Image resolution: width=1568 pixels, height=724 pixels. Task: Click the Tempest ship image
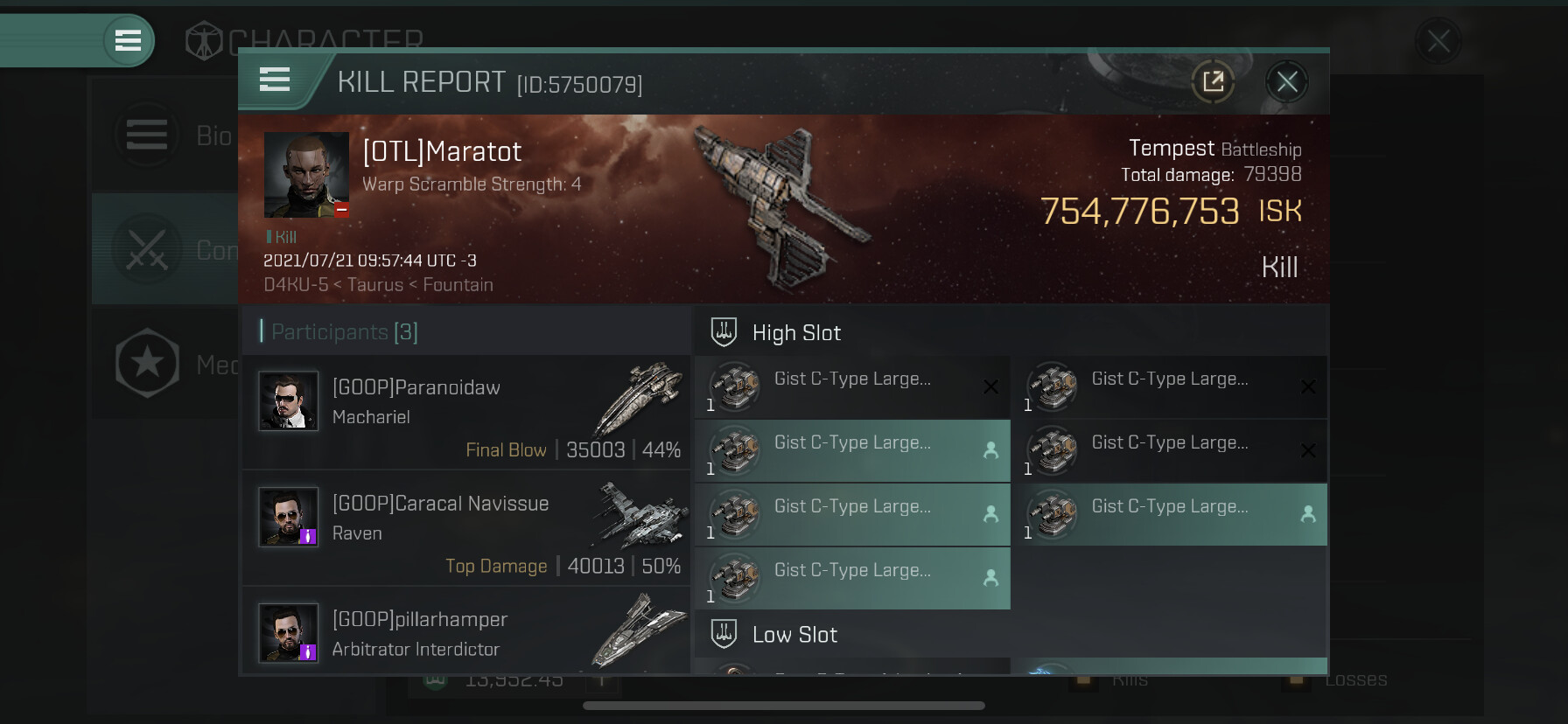(783, 205)
